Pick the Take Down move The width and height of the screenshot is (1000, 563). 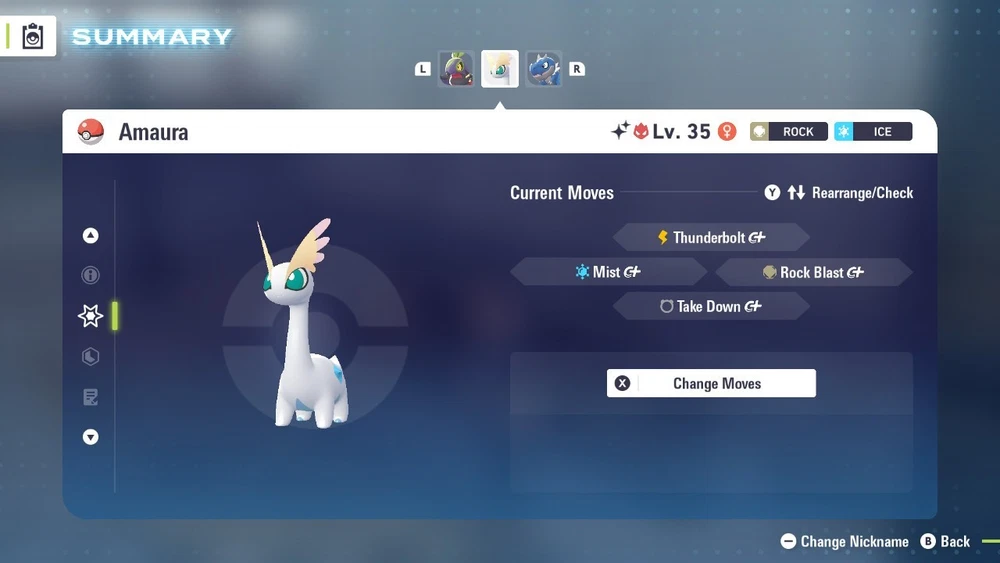pyautogui.click(x=710, y=307)
